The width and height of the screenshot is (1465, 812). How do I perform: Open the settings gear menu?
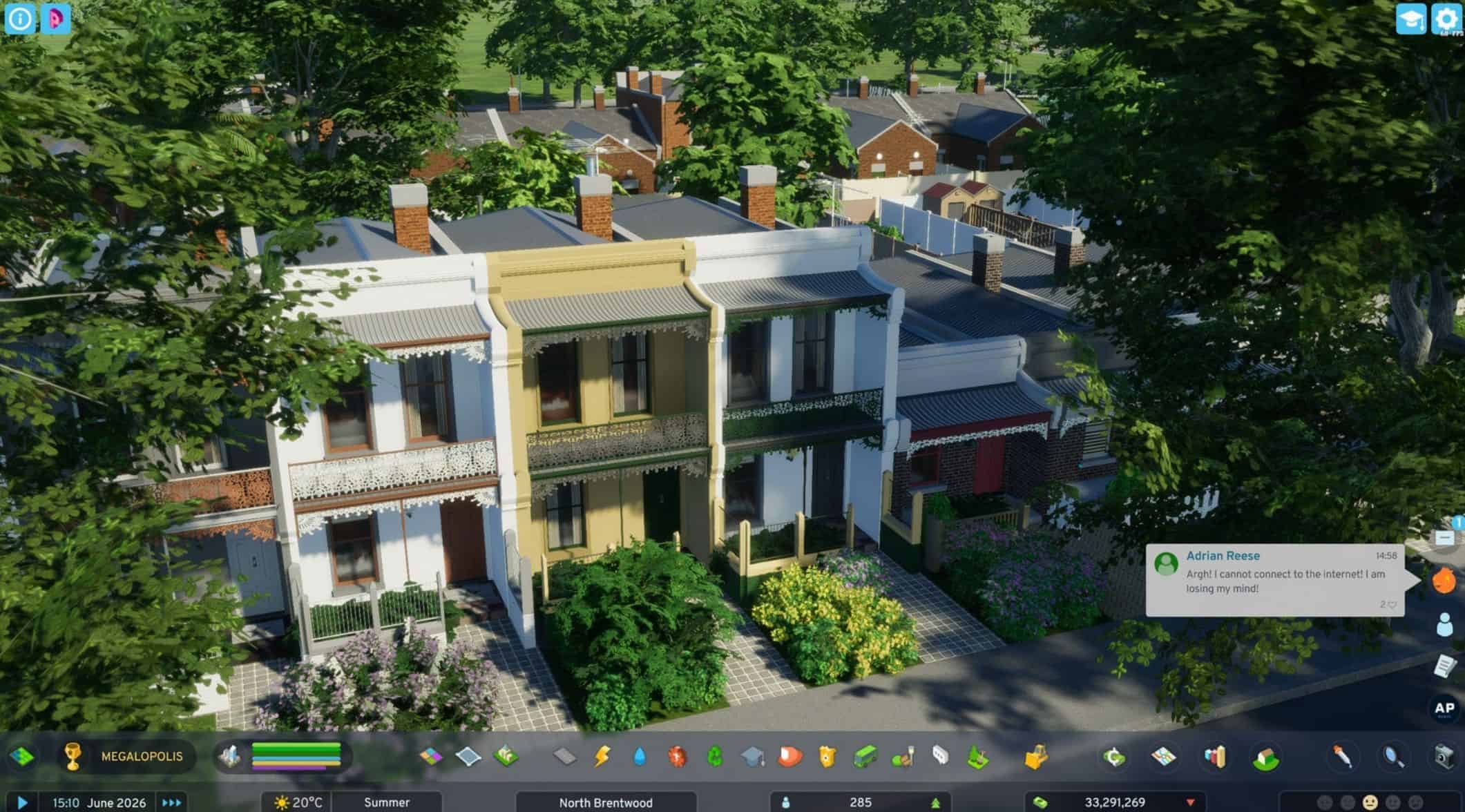coord(1446,18)
